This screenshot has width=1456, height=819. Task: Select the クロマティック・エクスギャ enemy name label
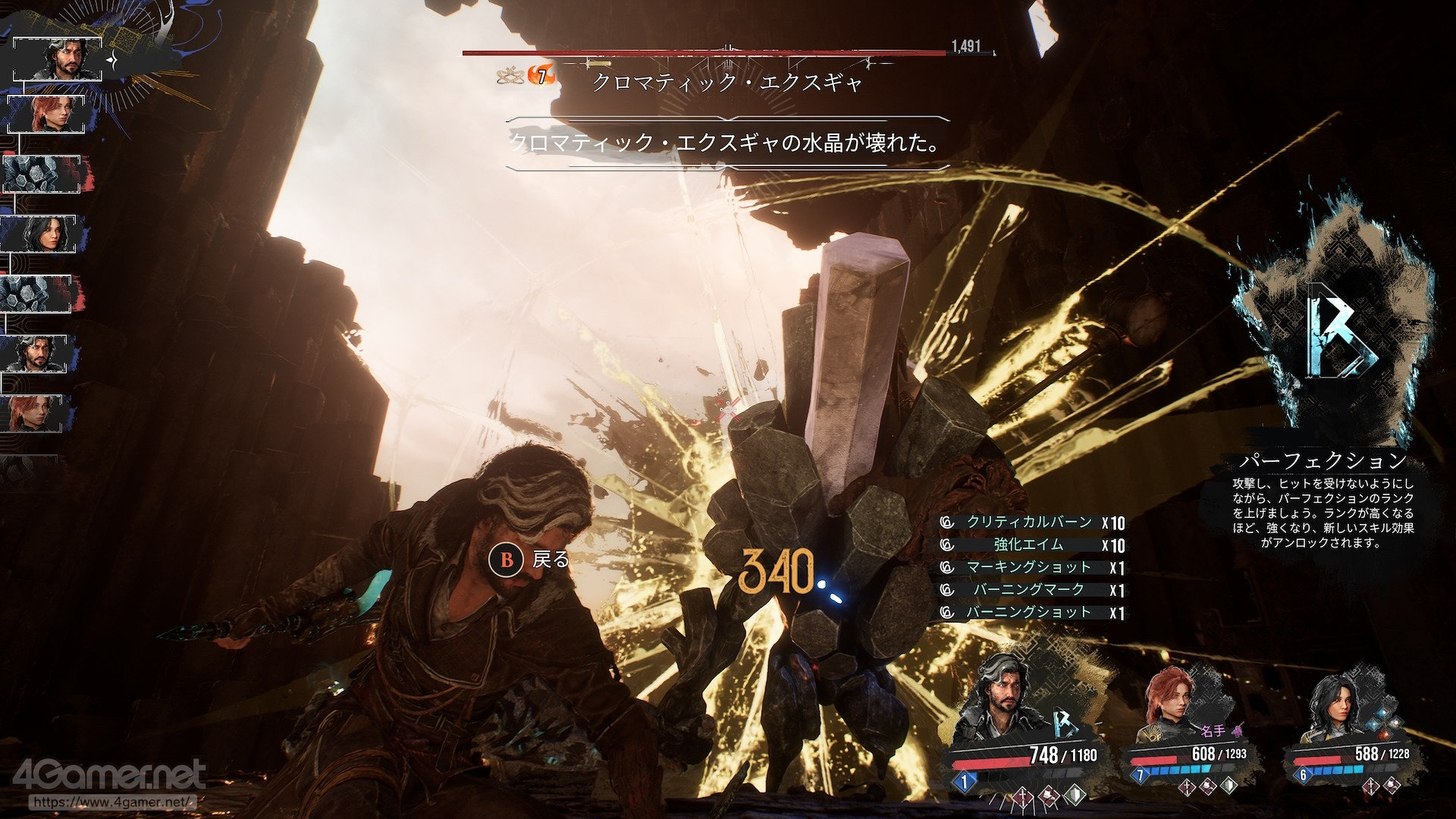click(726, 82)
